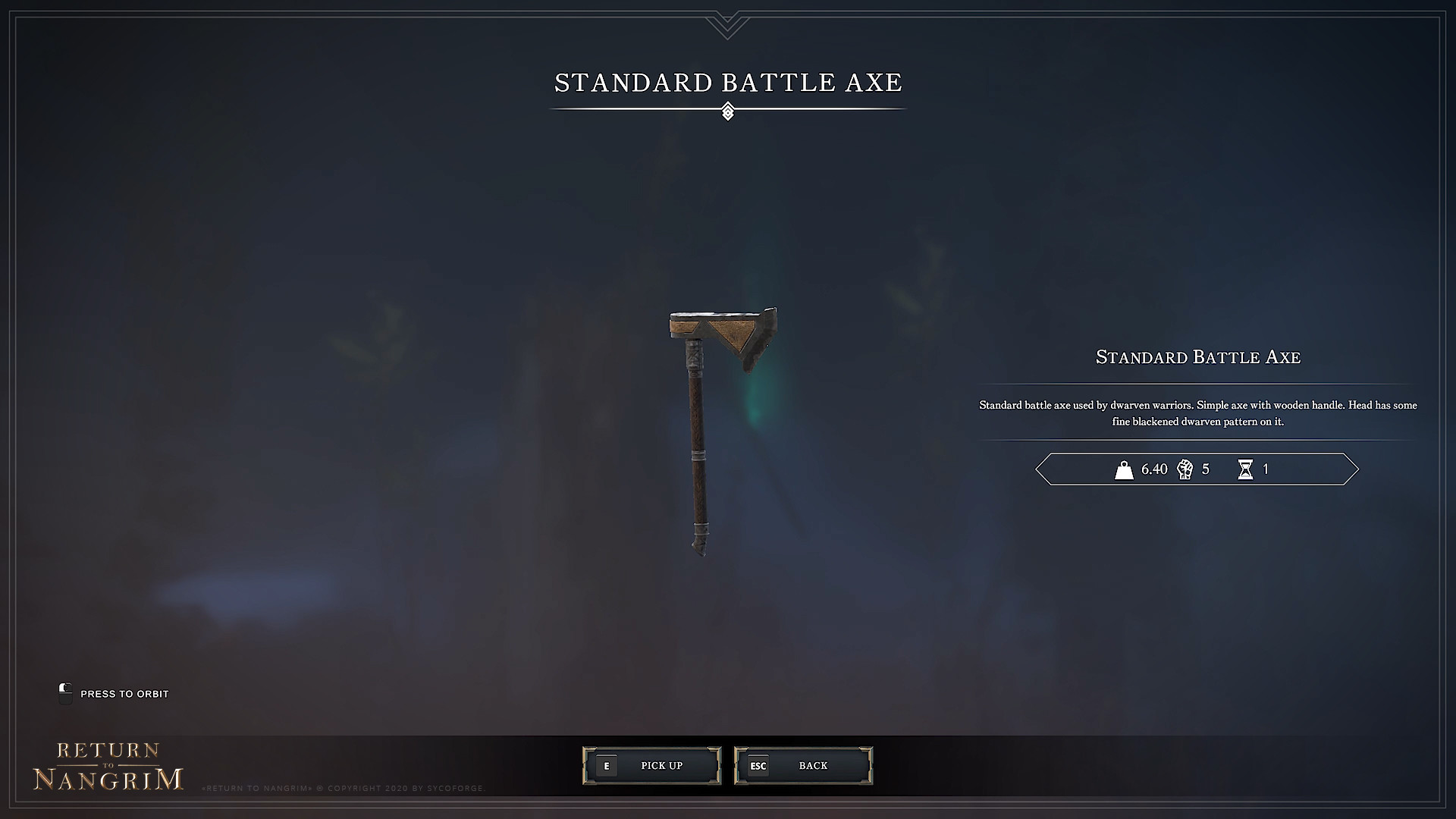
Task: Open the Standard Battle Axe header
Action: [728, 83]
